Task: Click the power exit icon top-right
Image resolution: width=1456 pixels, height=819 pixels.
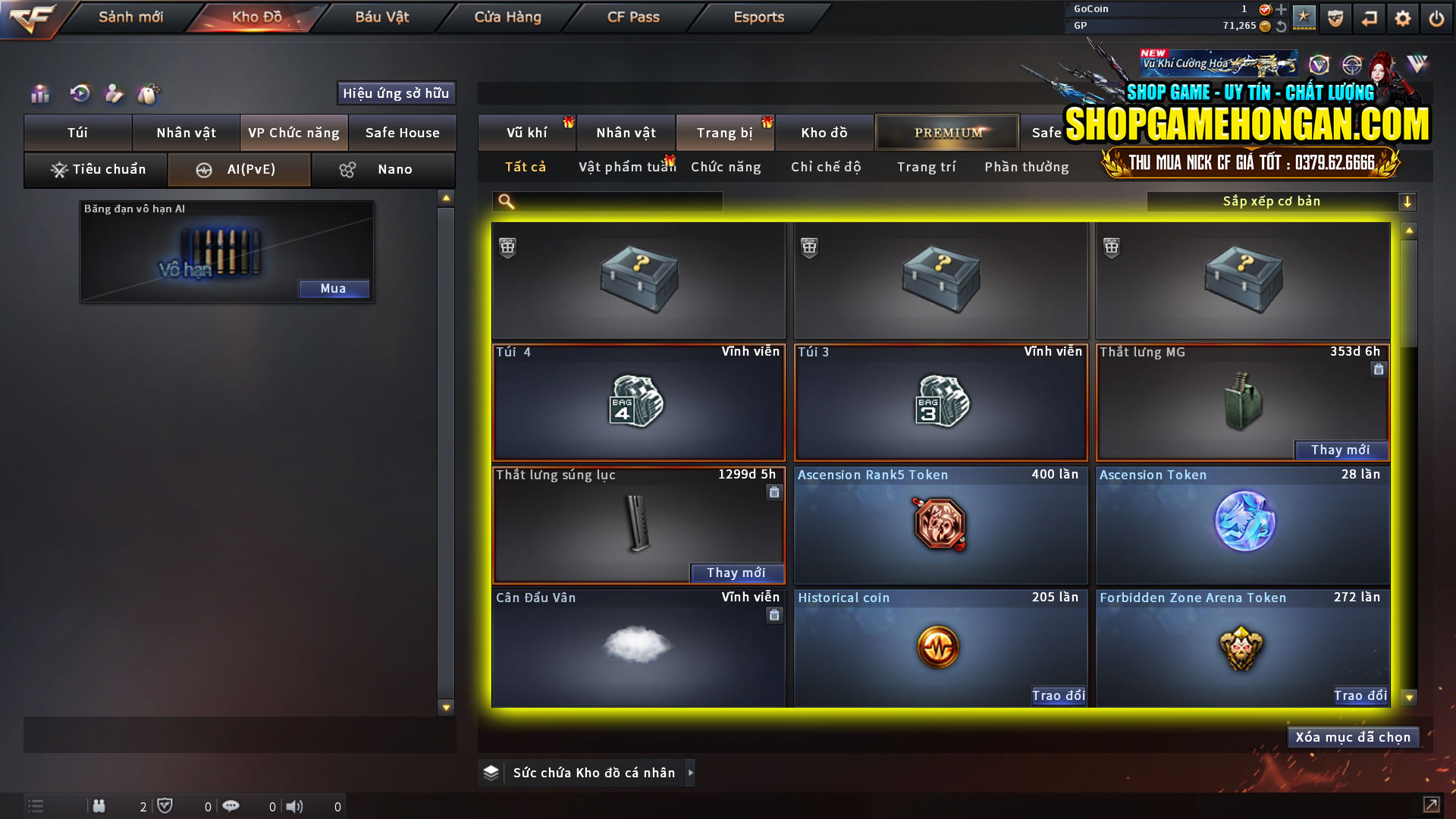Action: [1436, 17]
